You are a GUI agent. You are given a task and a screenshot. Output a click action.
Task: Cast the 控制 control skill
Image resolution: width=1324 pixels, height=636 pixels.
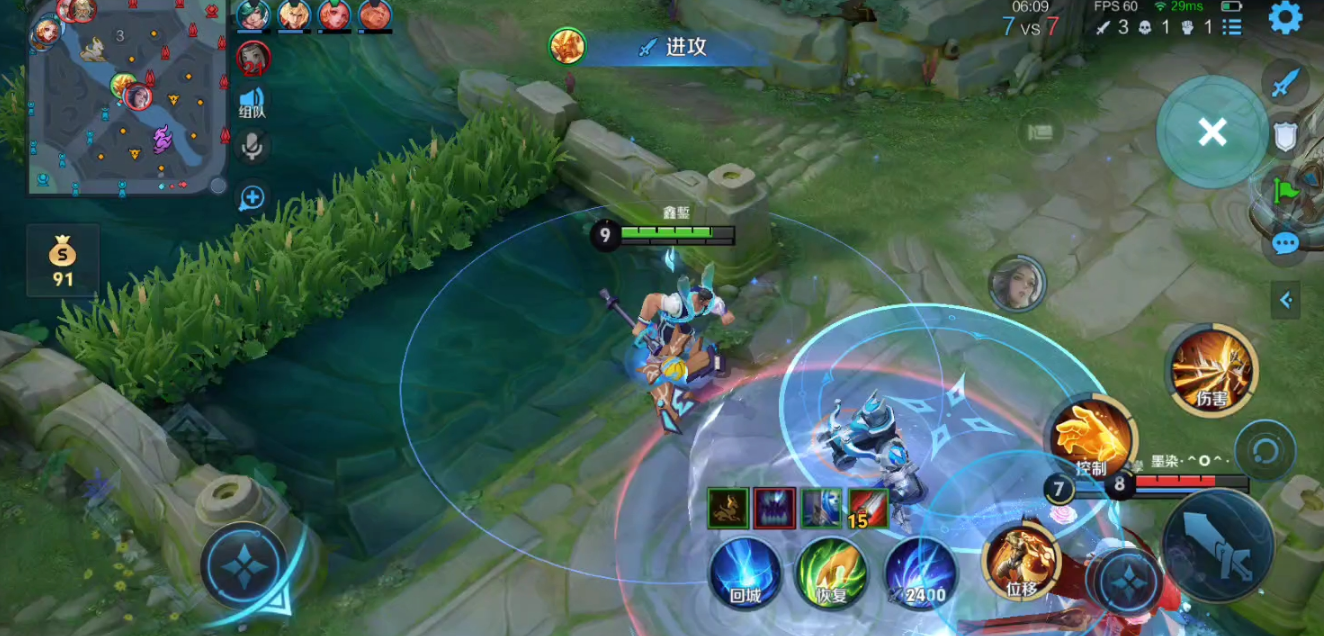1091,438
